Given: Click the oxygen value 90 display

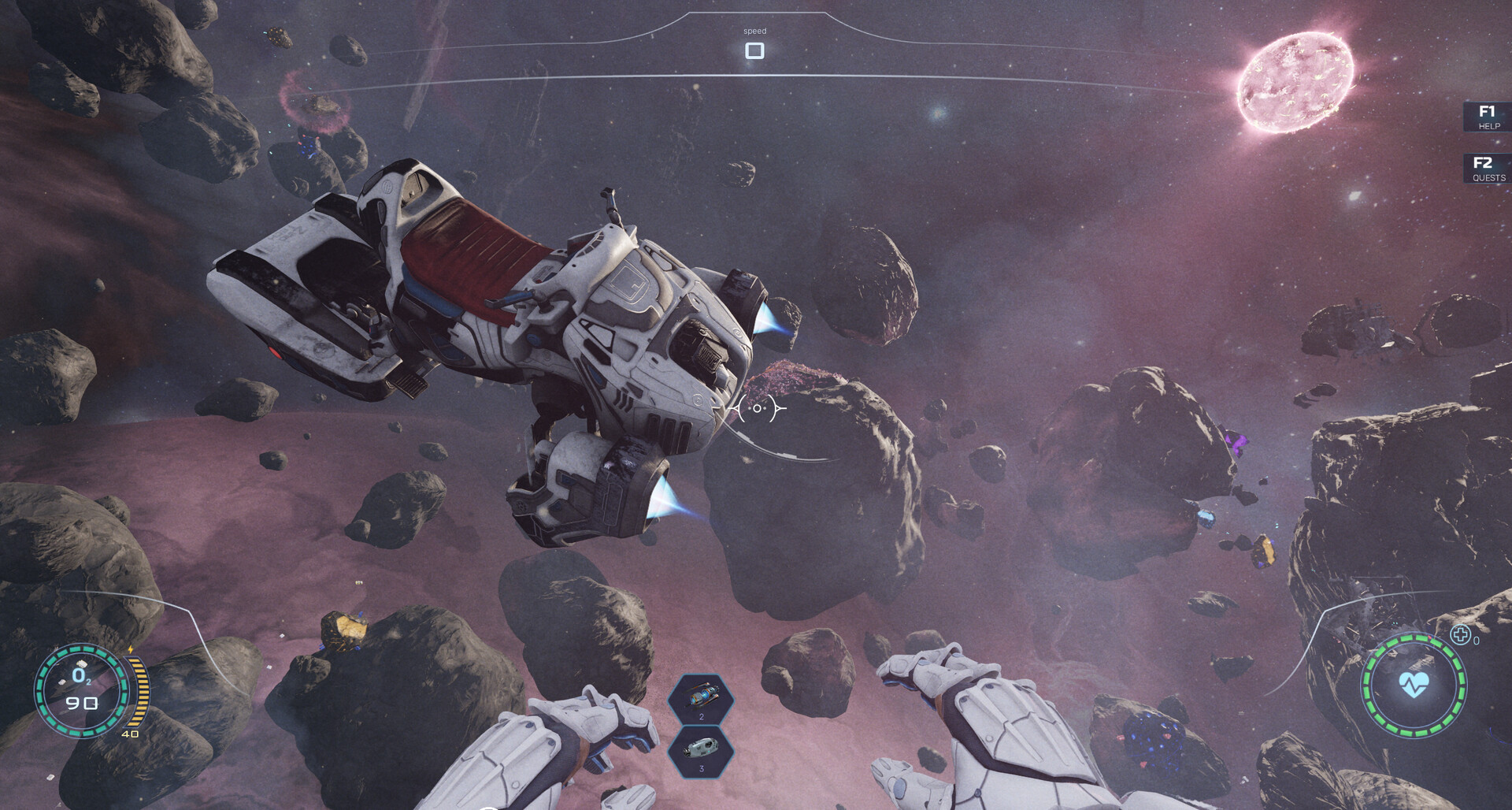Looking at the screenshot, I should [81, 704].
